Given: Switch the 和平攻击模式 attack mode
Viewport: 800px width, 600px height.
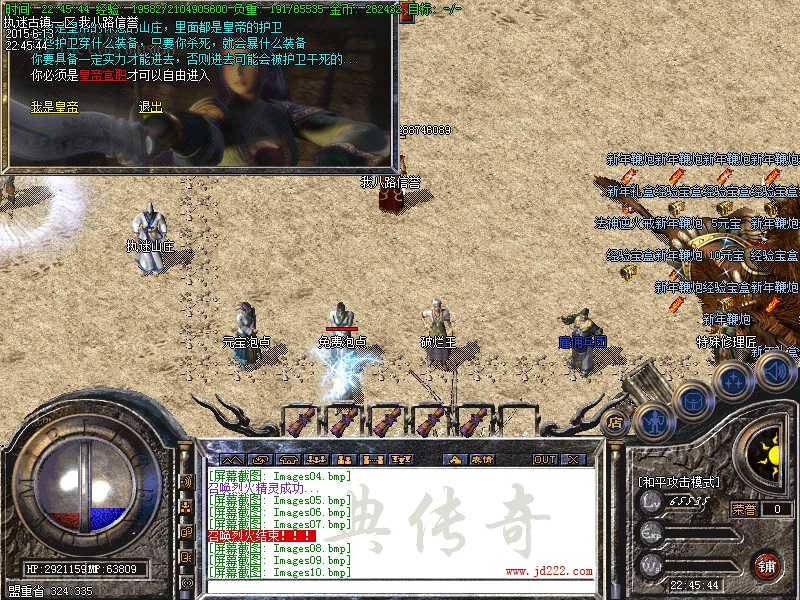Looking at the screenshot, I should 679,482.
